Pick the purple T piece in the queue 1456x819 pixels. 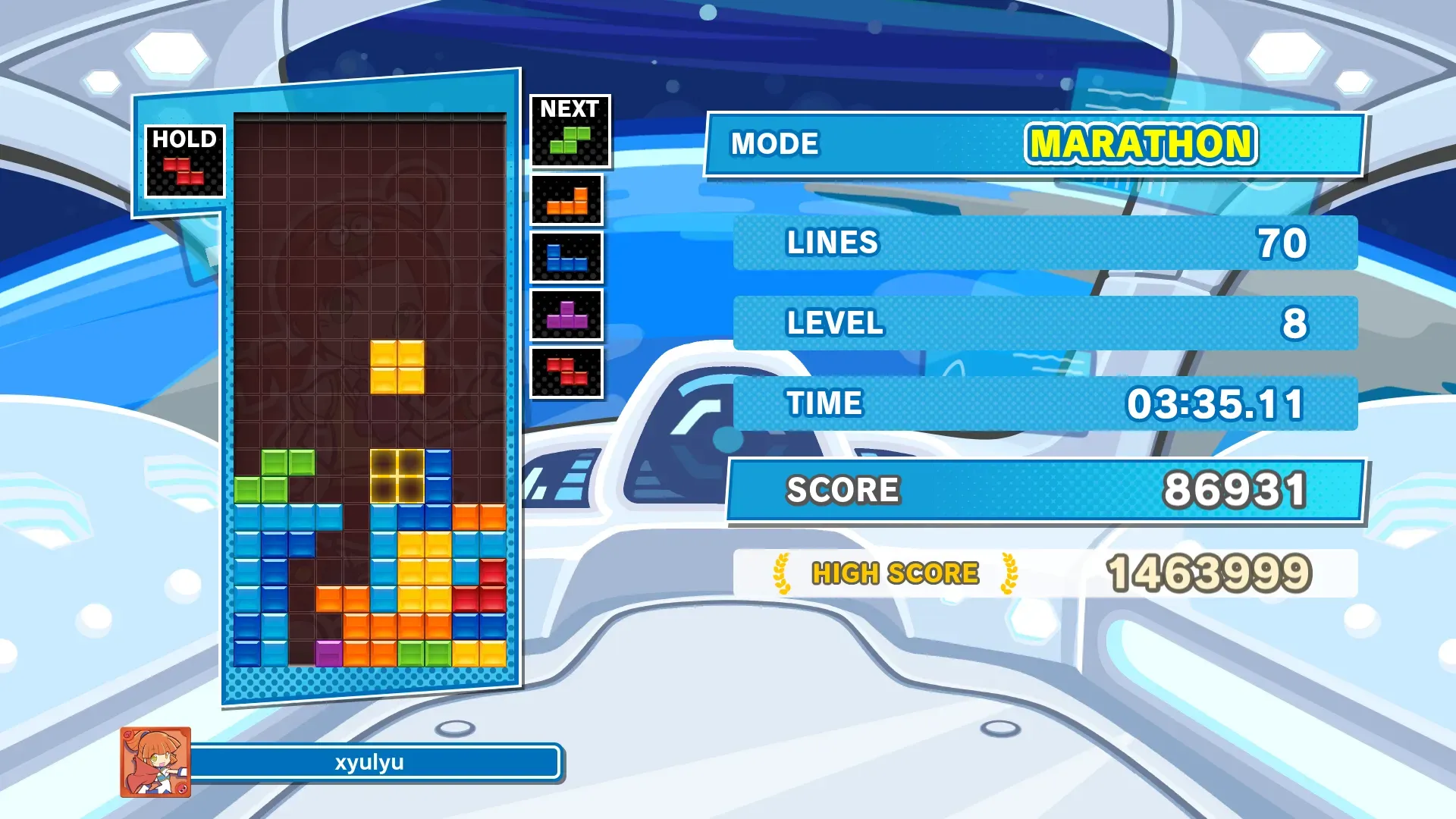tap(567, 315)
